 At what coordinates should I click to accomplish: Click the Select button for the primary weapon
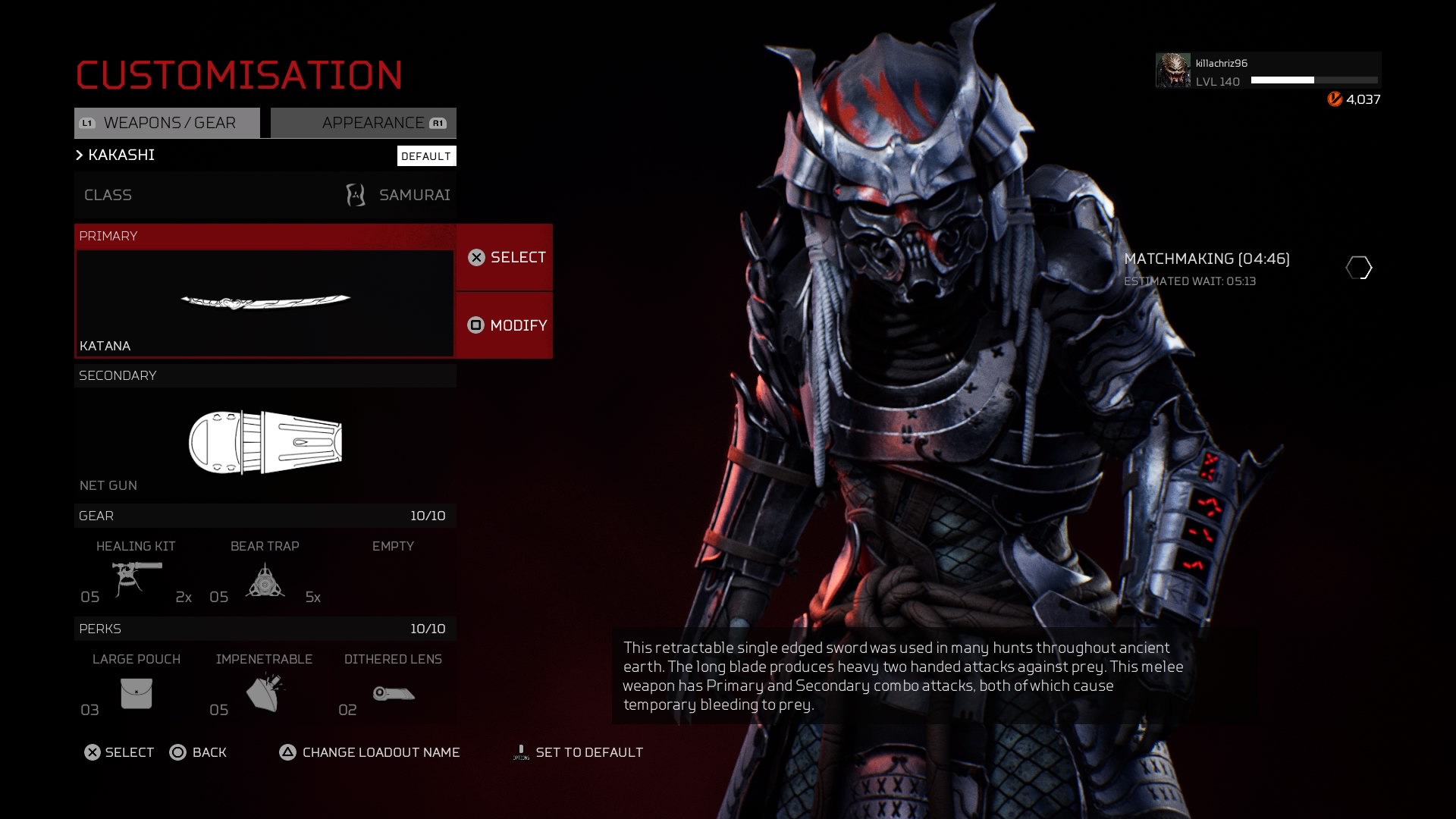tap(505, 258)
